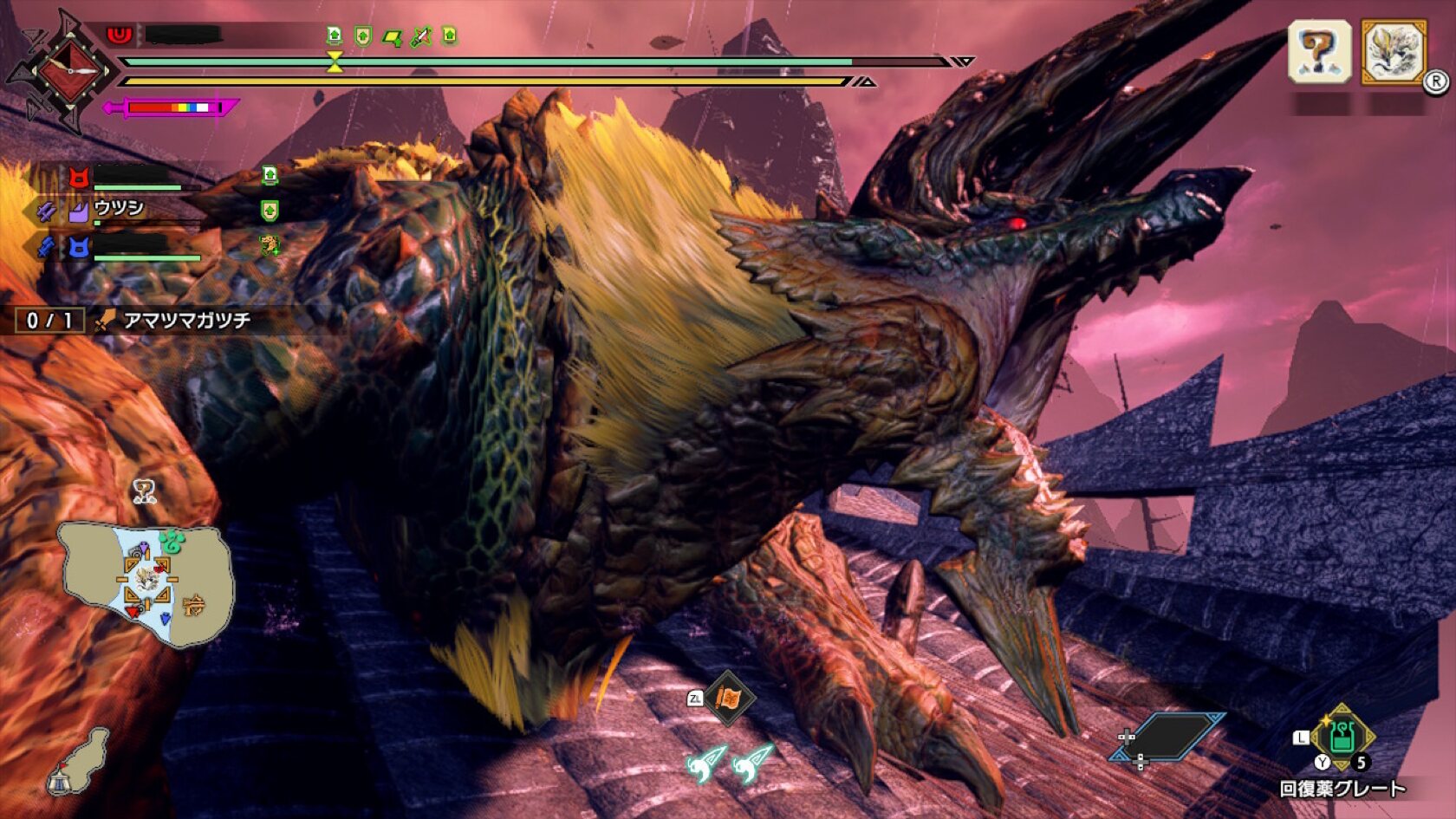
Task: Click the orange ballista marker on minimap
Action: pos(194,604)
